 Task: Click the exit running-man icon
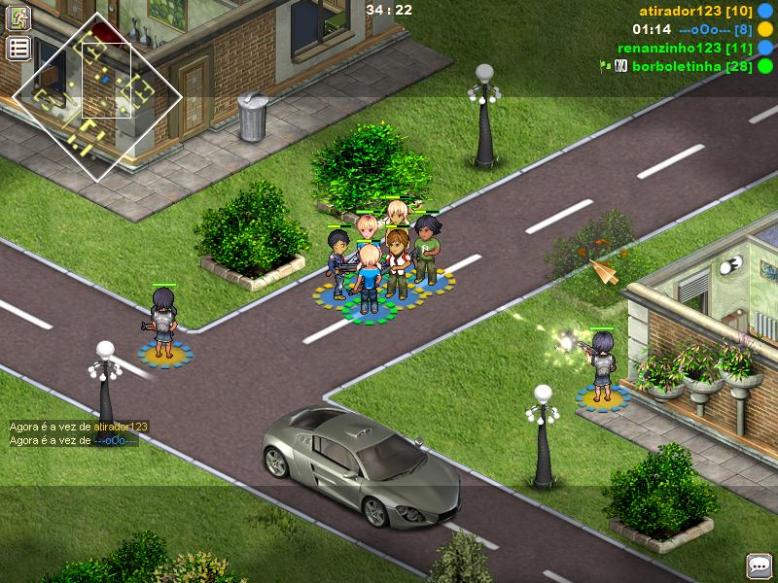tap(19, 17)
